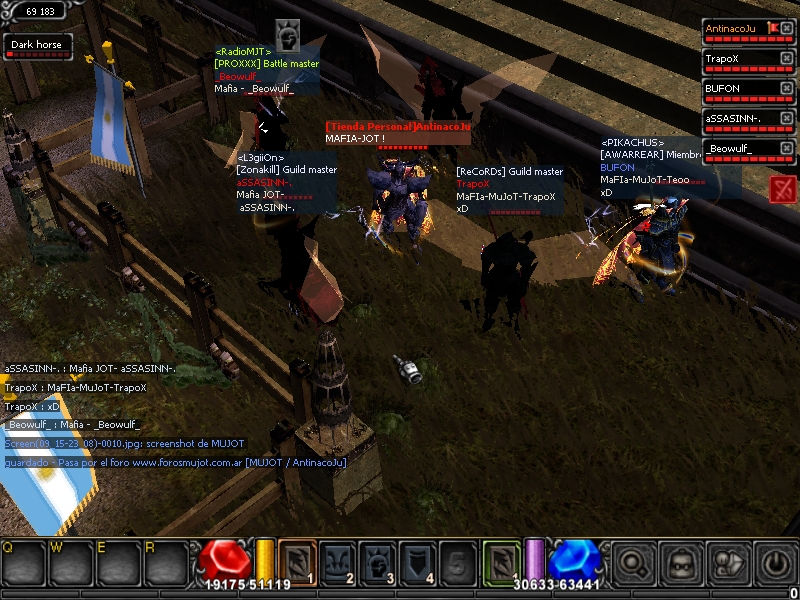Kick BUFON using the X button

(787, 88)
